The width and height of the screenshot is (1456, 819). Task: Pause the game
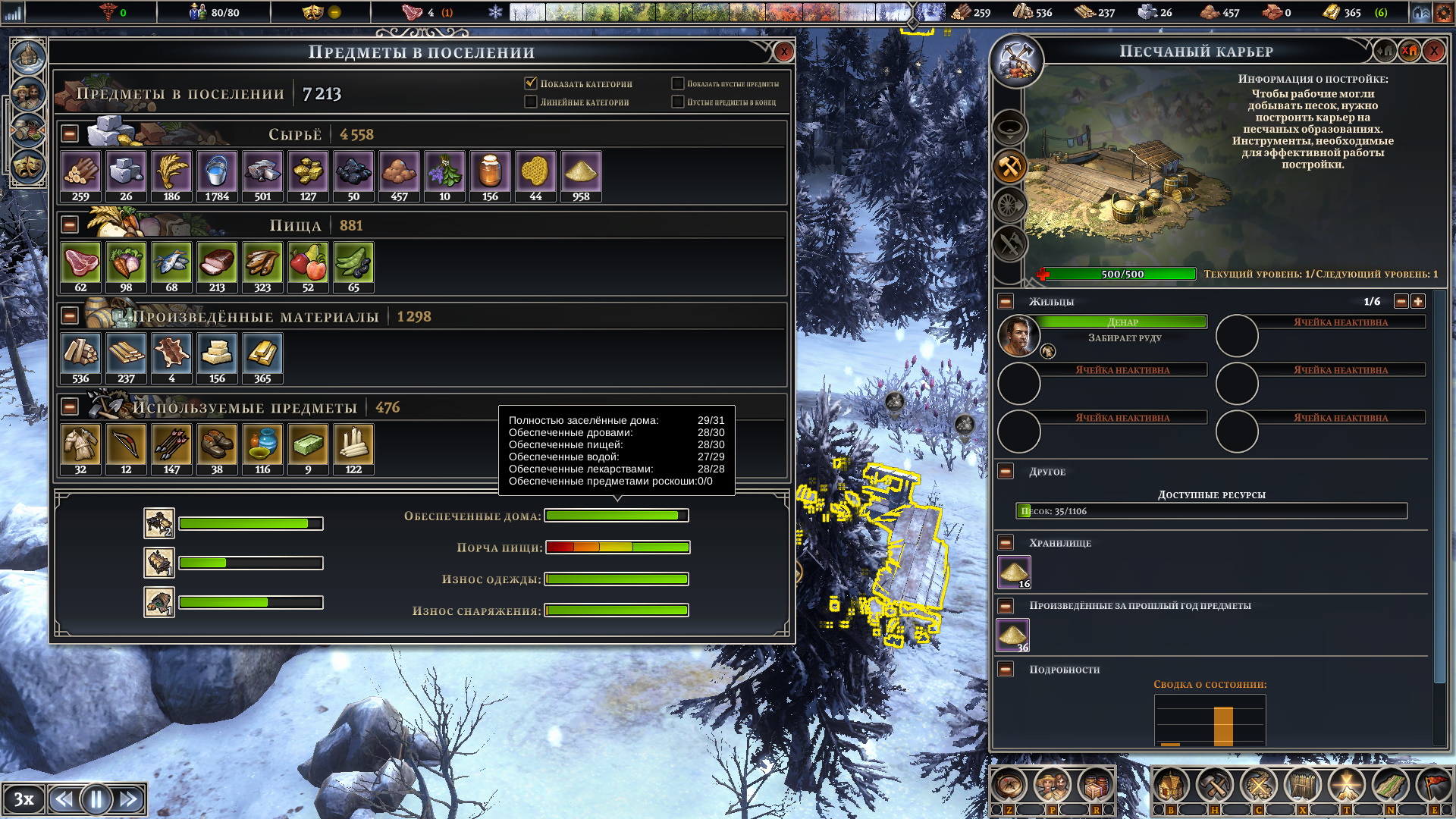pyautogui.click(x=96, y=799)
